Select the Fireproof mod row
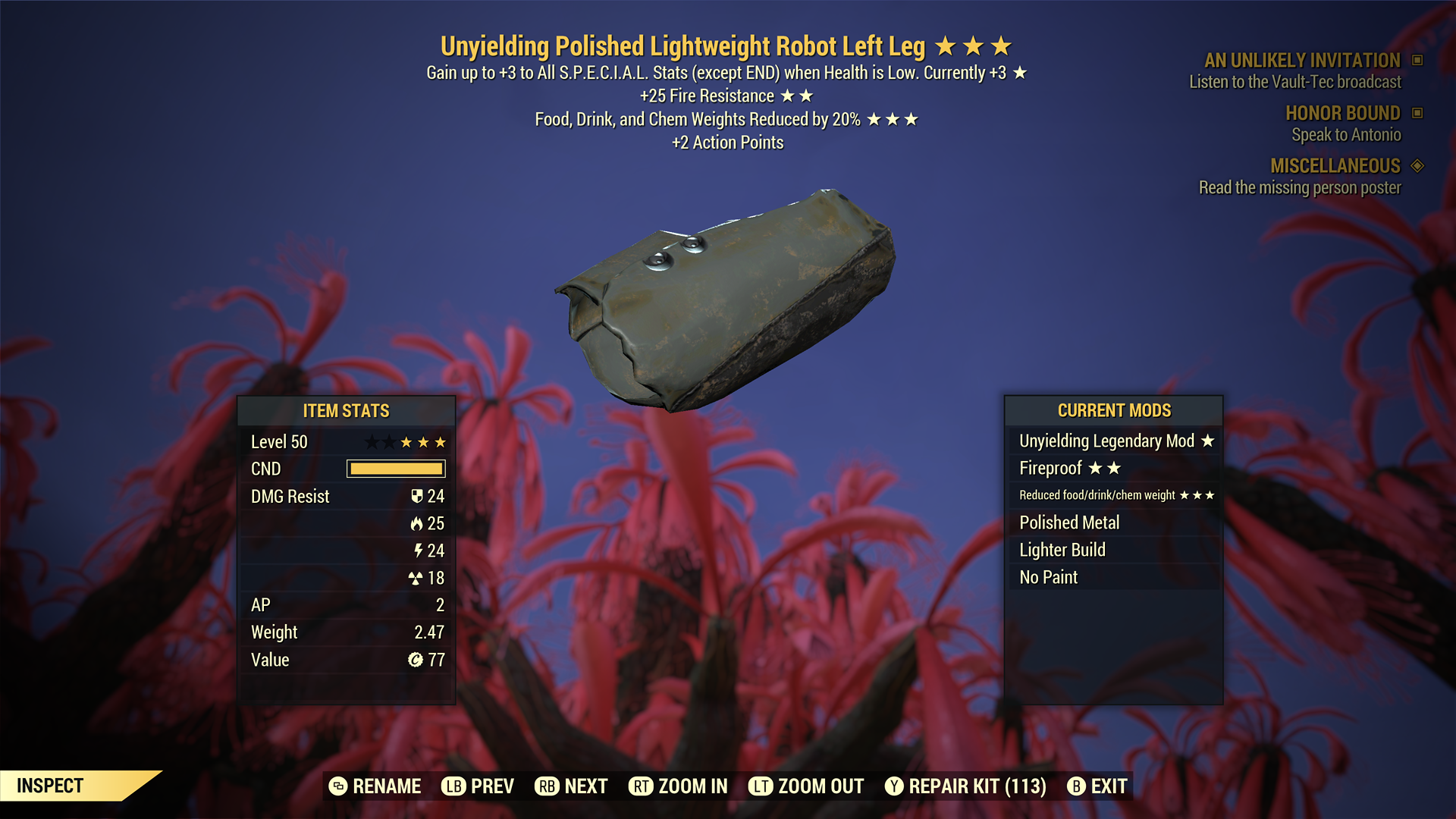This screenshot has width=1456, height=819. pyautogui.click(x=1113, y=468)
